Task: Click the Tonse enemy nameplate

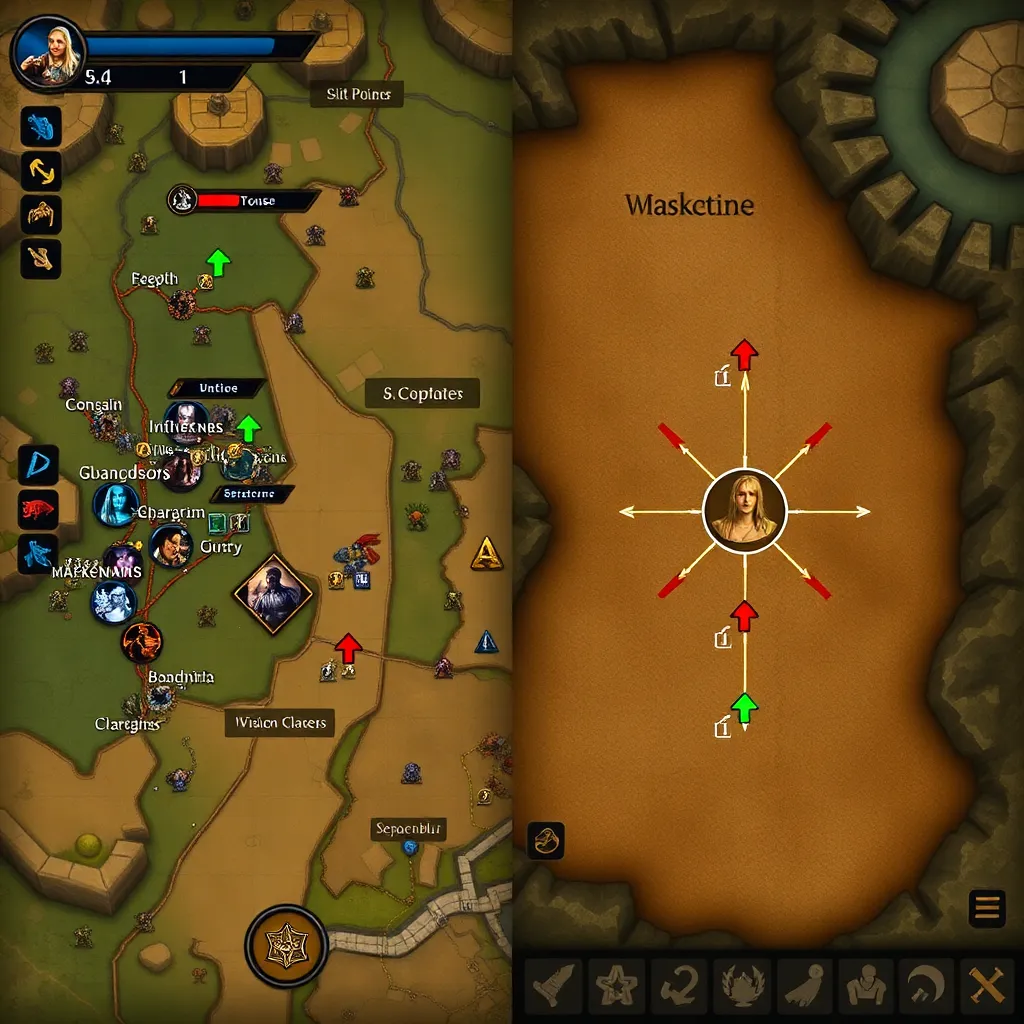Action: tap(246, 201)
